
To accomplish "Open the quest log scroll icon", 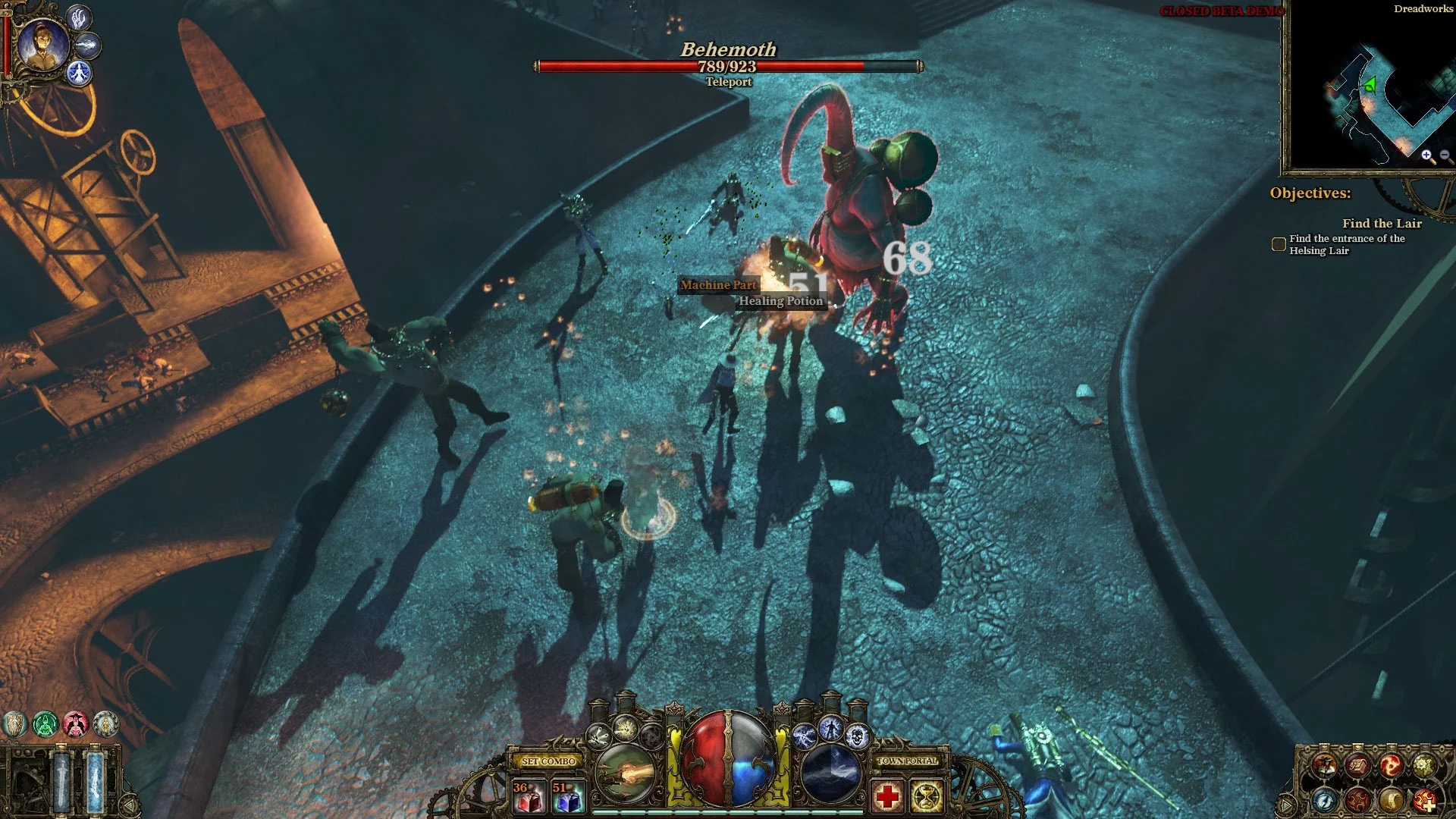I will tap(1391, 800).
